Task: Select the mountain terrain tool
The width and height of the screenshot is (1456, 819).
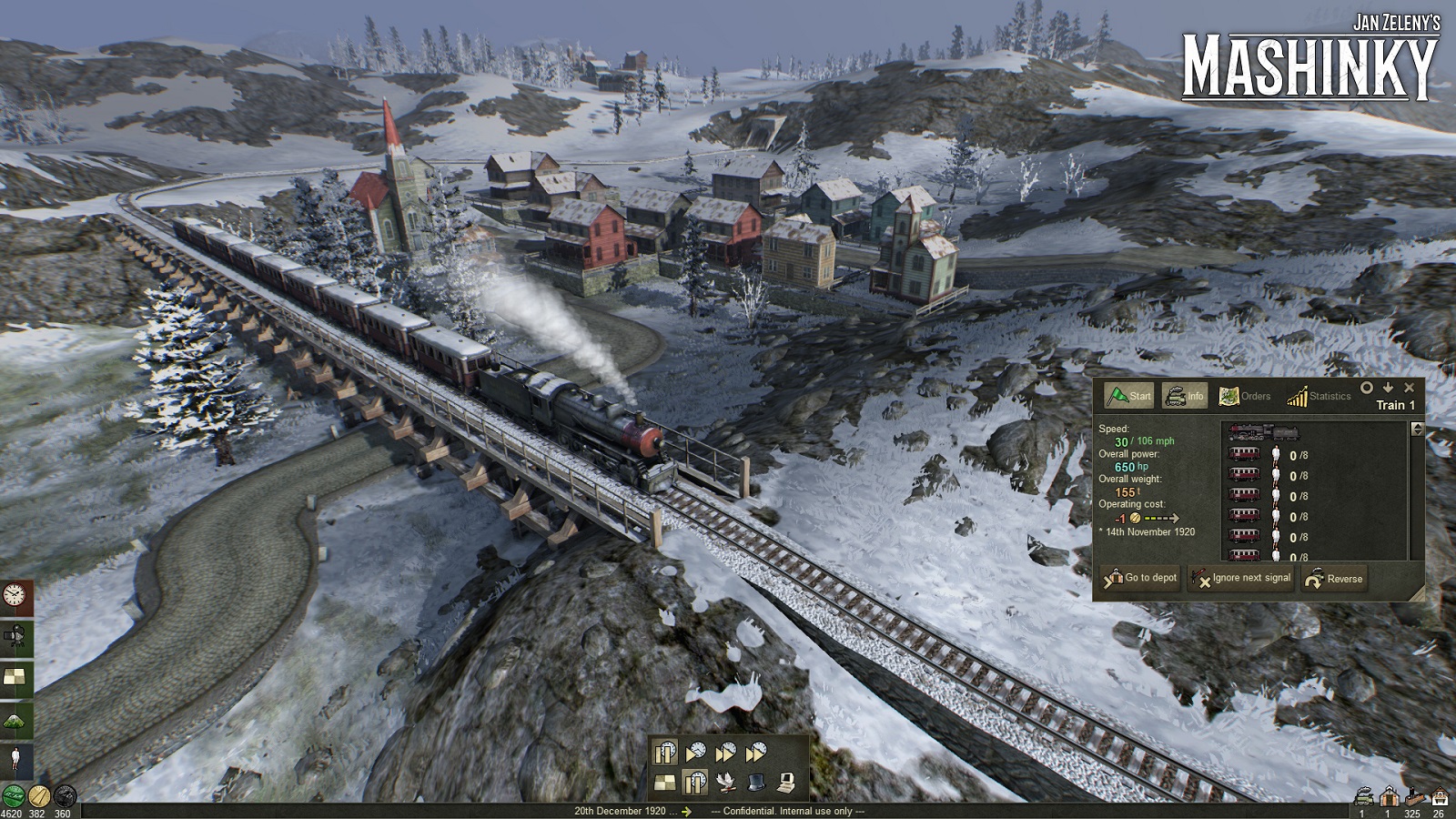Action: pyautogui.click(x=15, y=720)
